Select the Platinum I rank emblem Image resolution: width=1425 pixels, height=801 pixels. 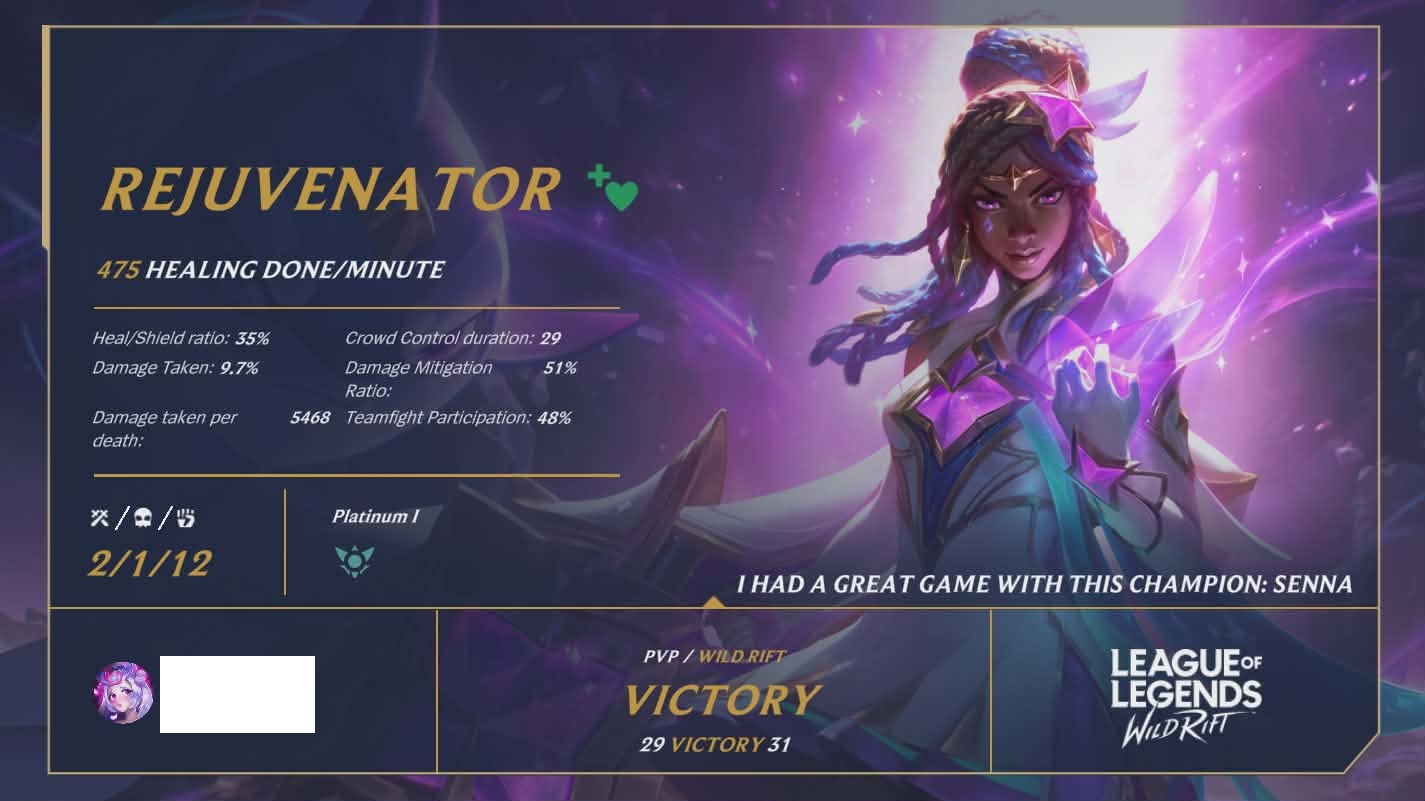[x=354, y=561]
